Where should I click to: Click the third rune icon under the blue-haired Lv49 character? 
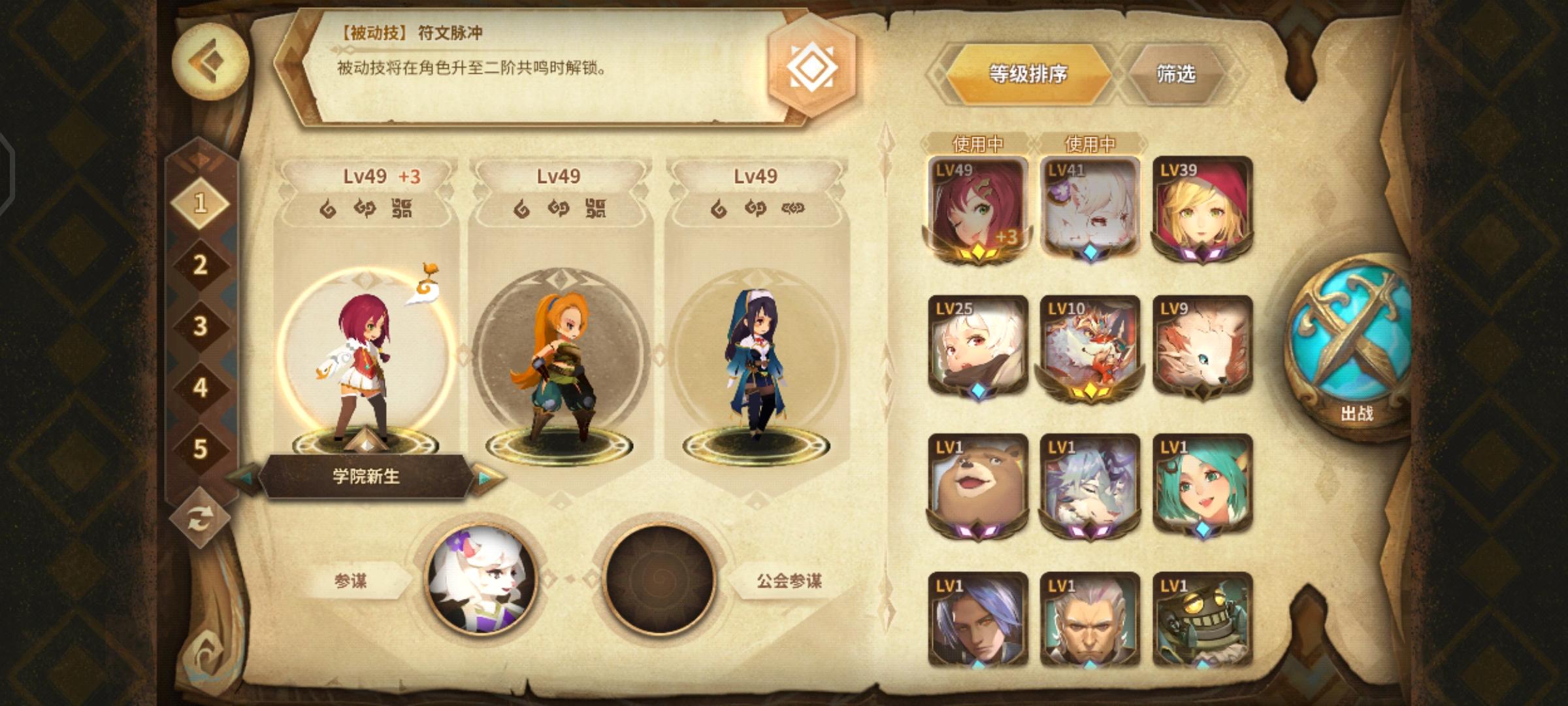(792, 210)
